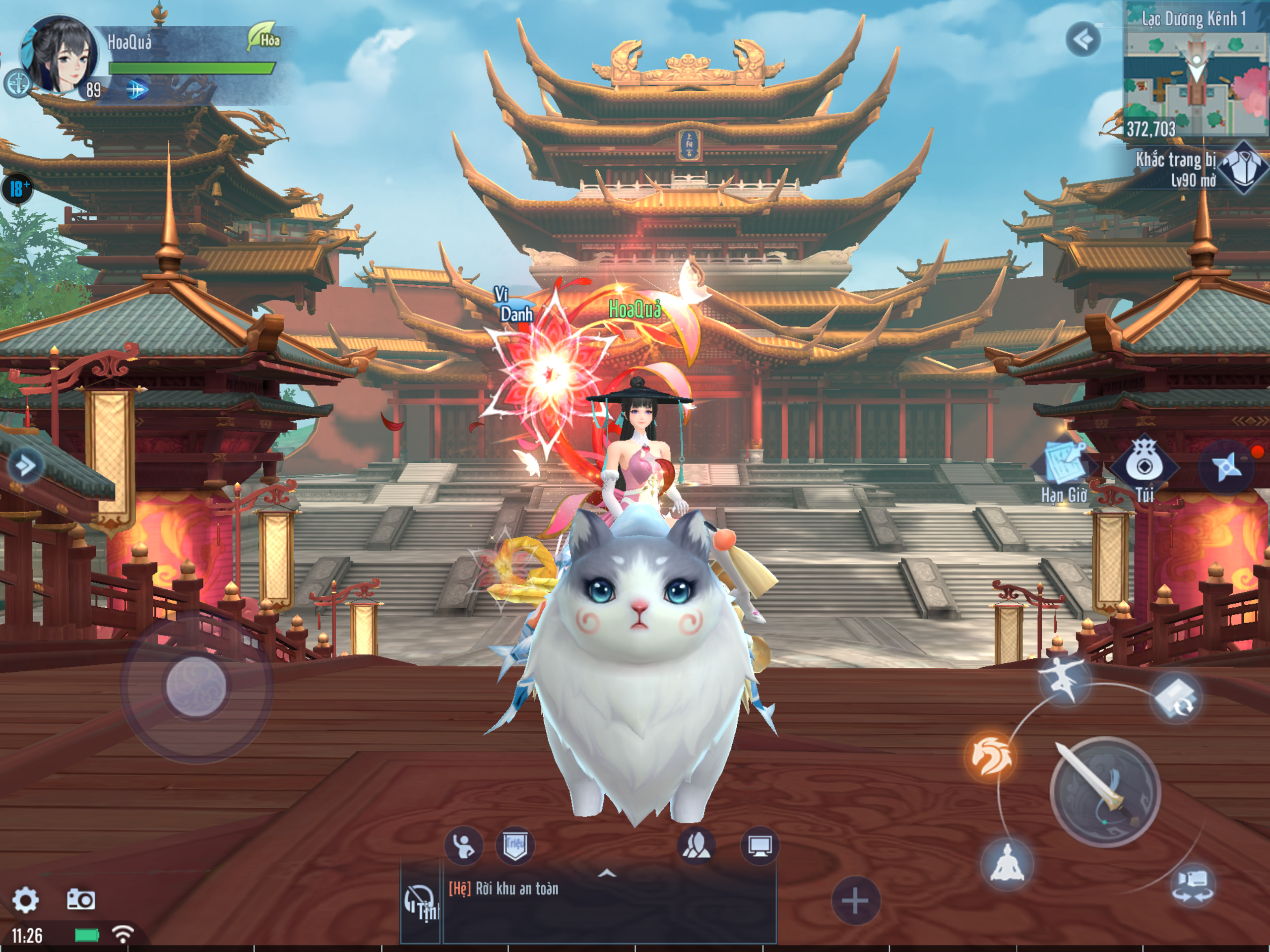This screenshot has height=952, width=1270.
Task: Open the Khắc trang bị equipment notice
Action: (1200, 169)
